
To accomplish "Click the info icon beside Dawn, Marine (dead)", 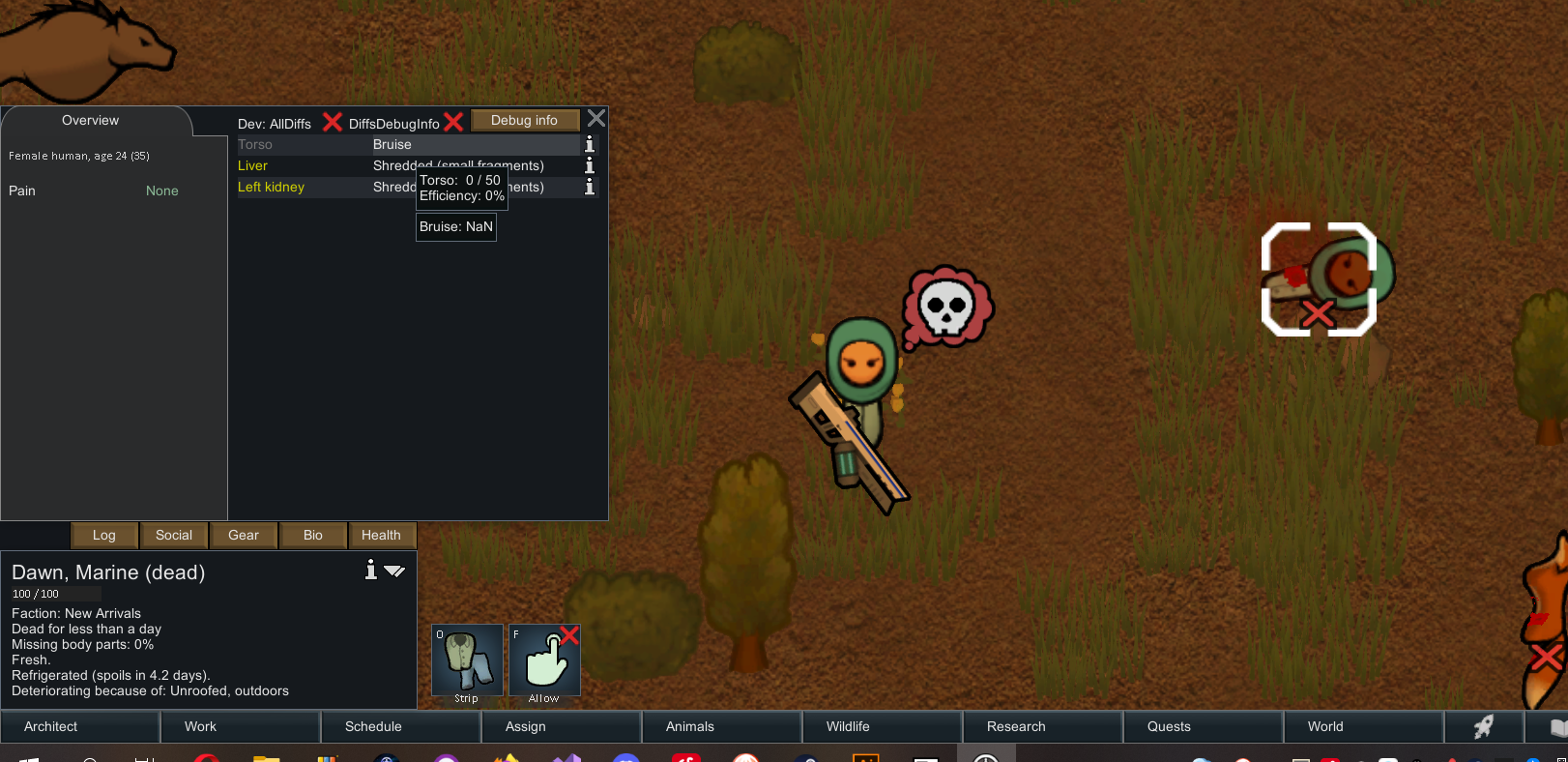I will point(370,571).
